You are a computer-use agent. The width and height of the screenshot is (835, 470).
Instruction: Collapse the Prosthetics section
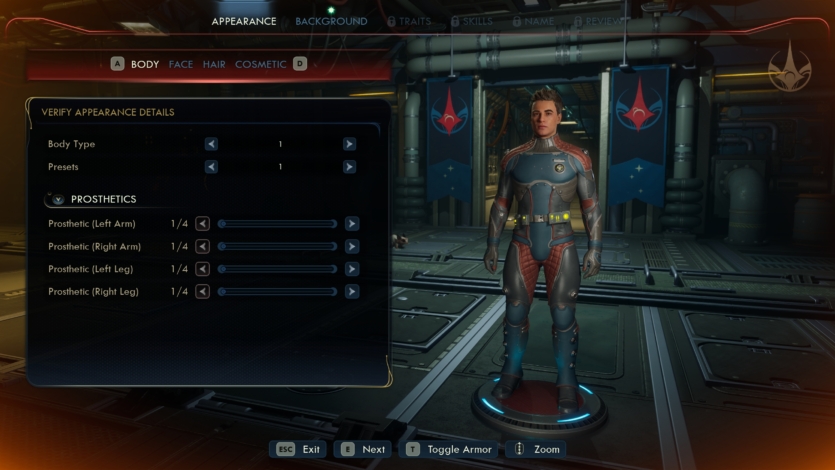[x=58, y=199]
